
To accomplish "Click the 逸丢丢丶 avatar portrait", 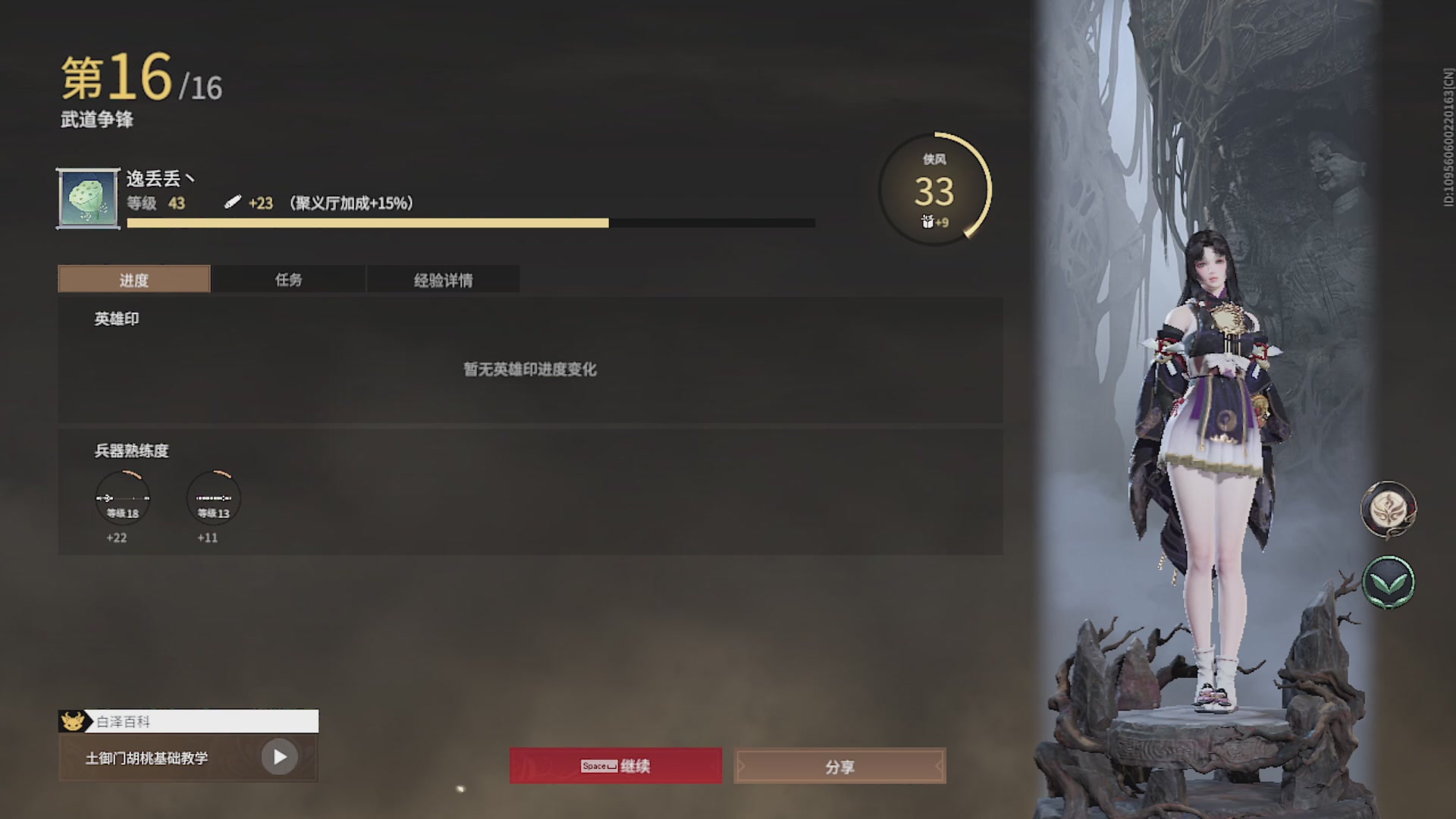I will (x=87, y=197).
